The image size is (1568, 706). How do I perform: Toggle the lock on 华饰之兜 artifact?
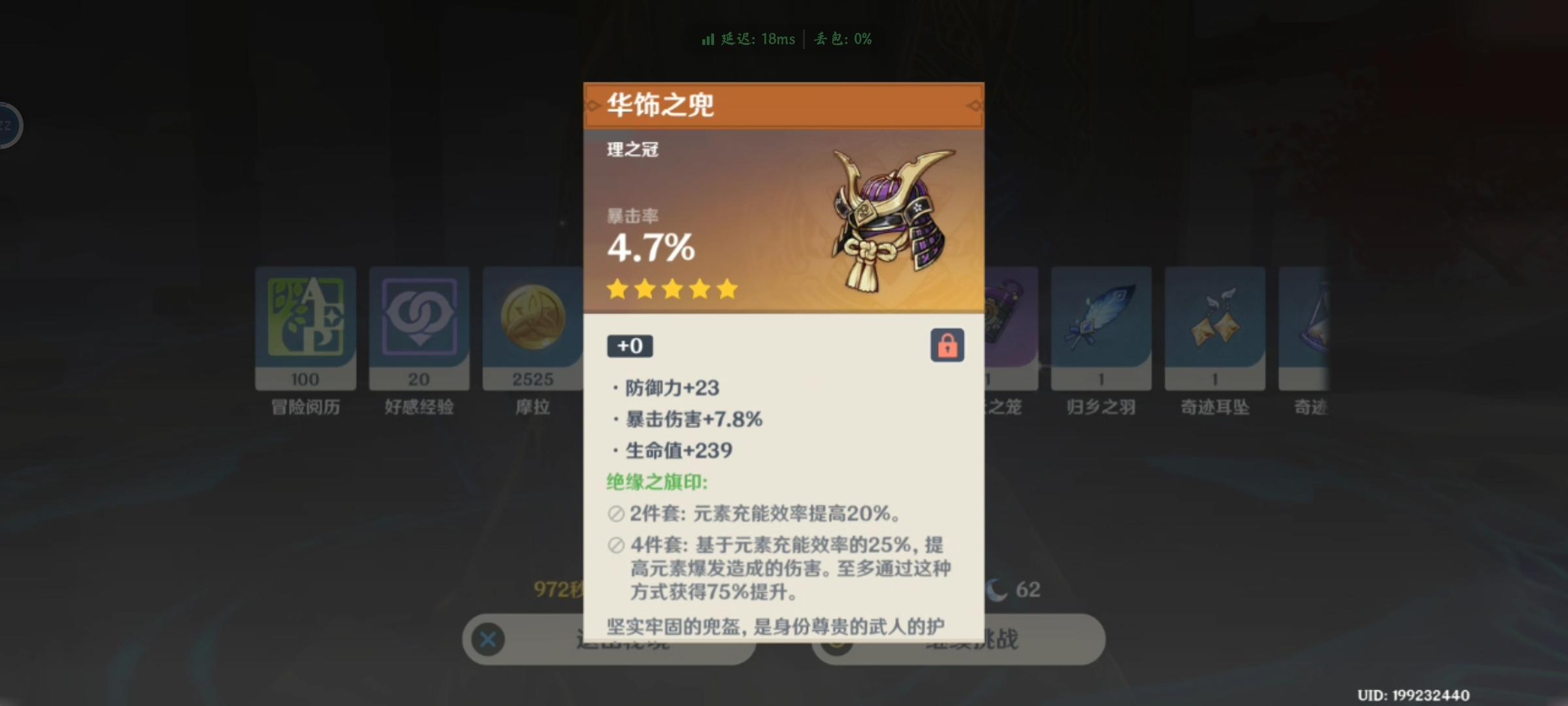pyautogui.click(x=947, y=346)
